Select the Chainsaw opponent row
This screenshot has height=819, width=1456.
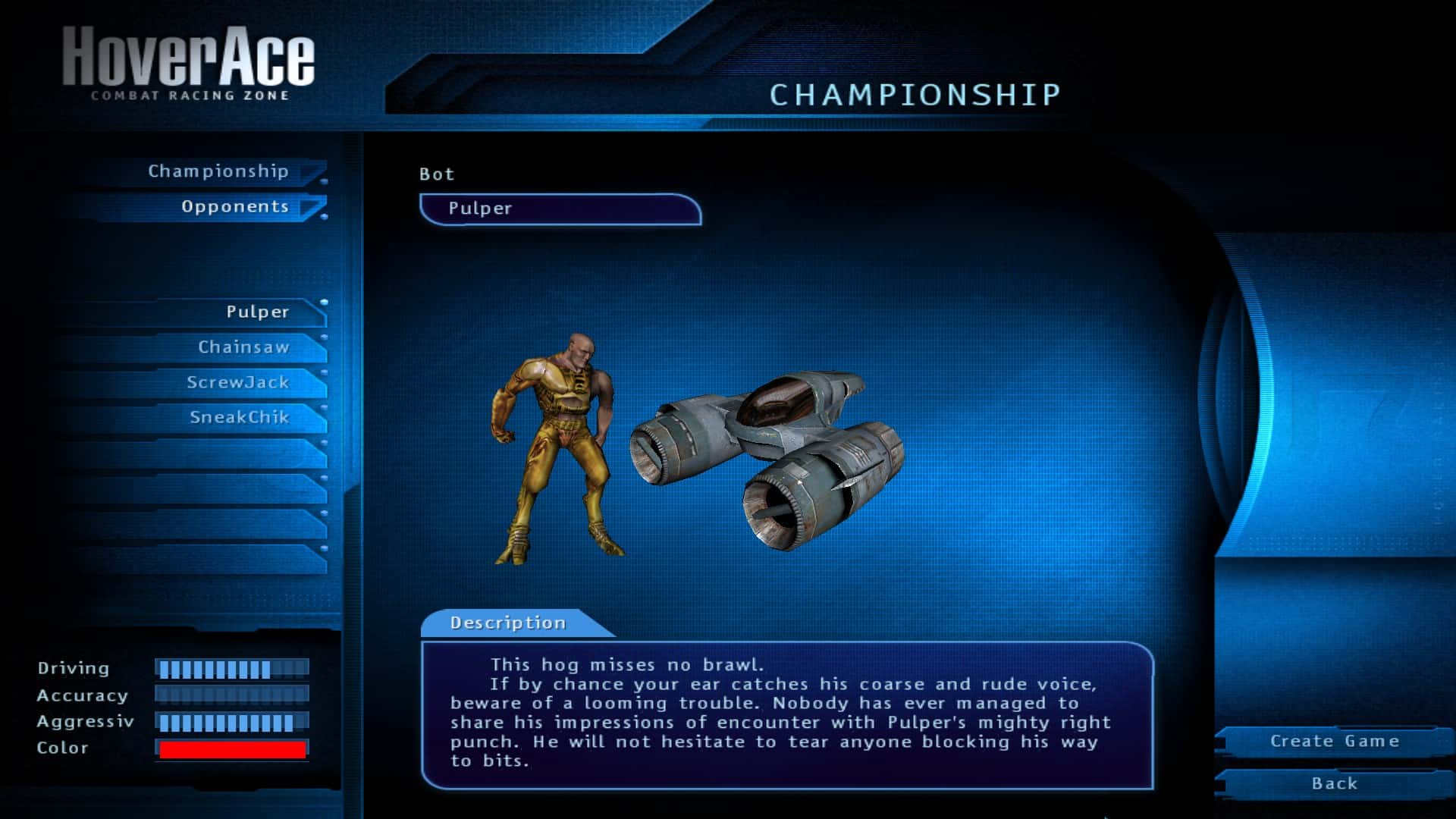pyautogui.click(x=243, y=347)
